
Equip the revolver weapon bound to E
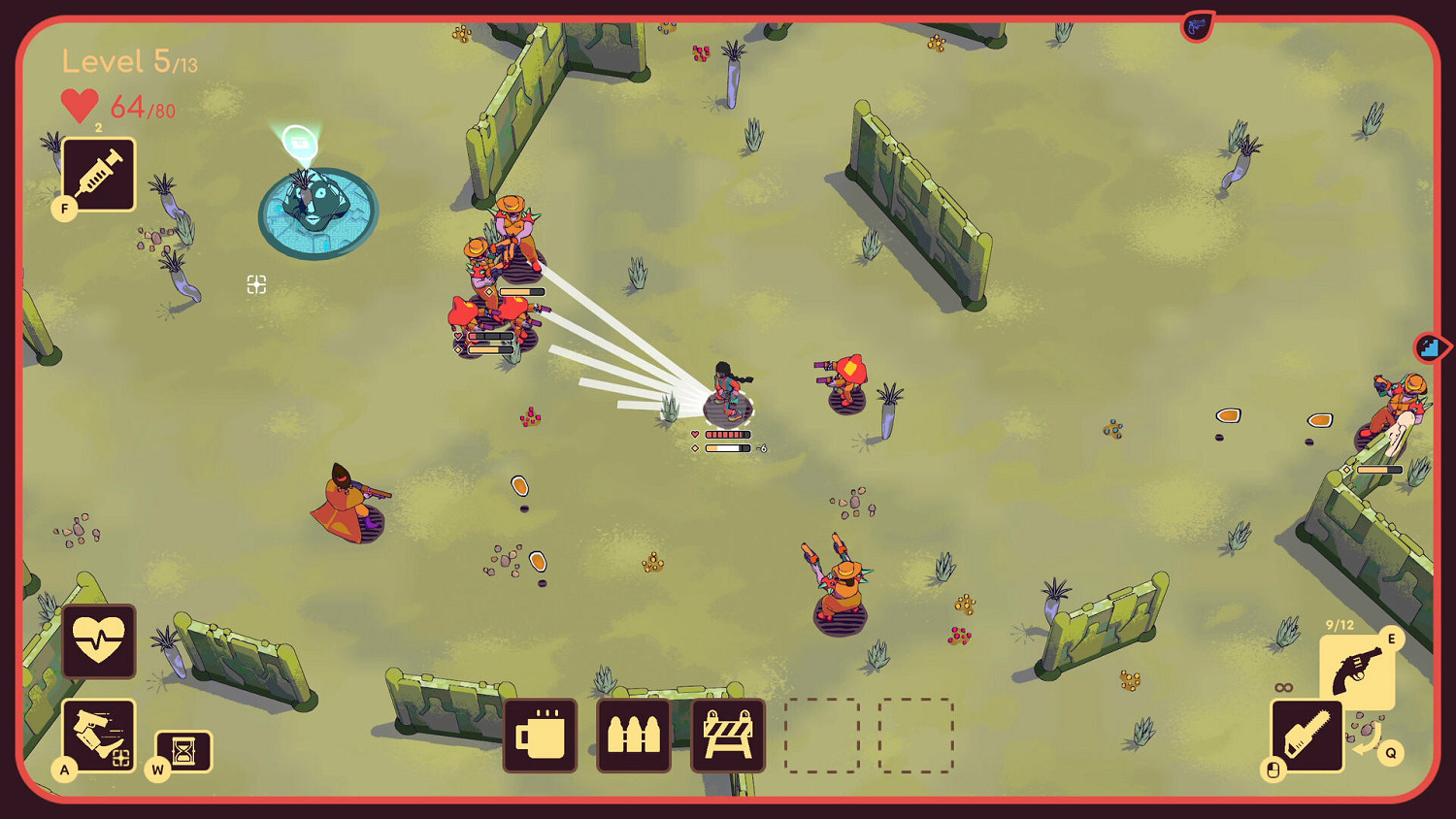(1356, 669)
